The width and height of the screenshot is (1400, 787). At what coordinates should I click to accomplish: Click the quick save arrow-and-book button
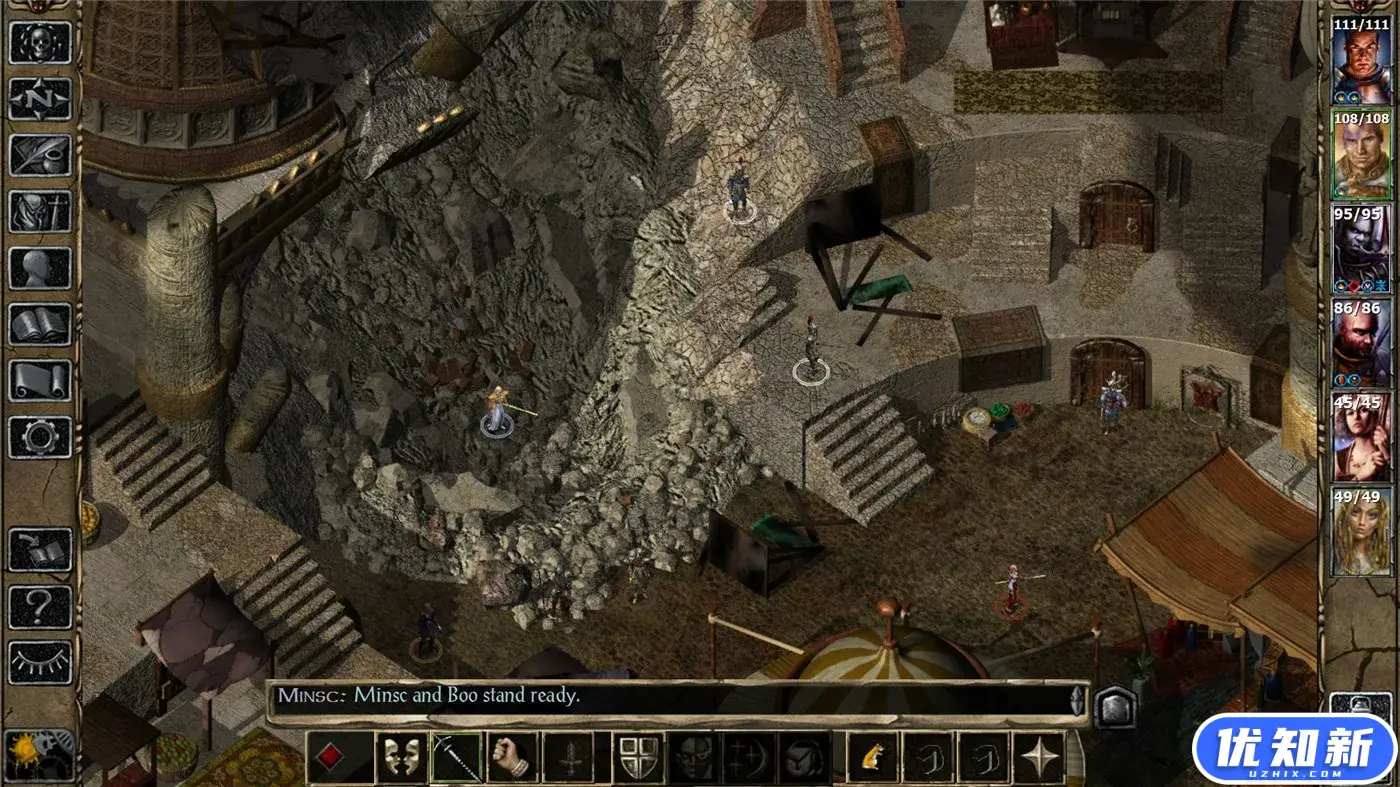pos(40,551)
